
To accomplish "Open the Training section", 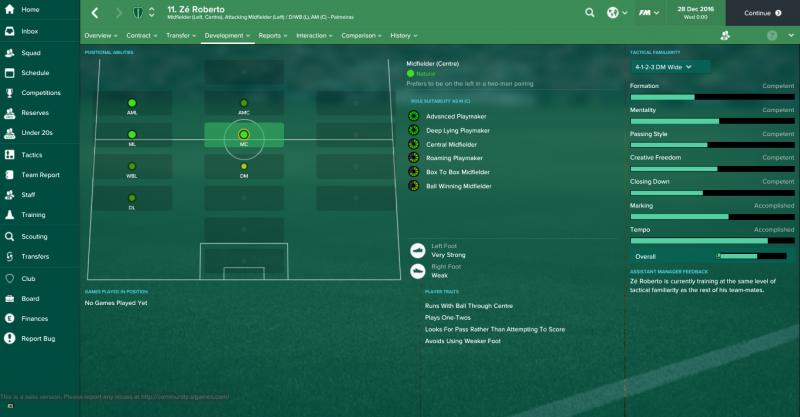I will coord(33,215).
